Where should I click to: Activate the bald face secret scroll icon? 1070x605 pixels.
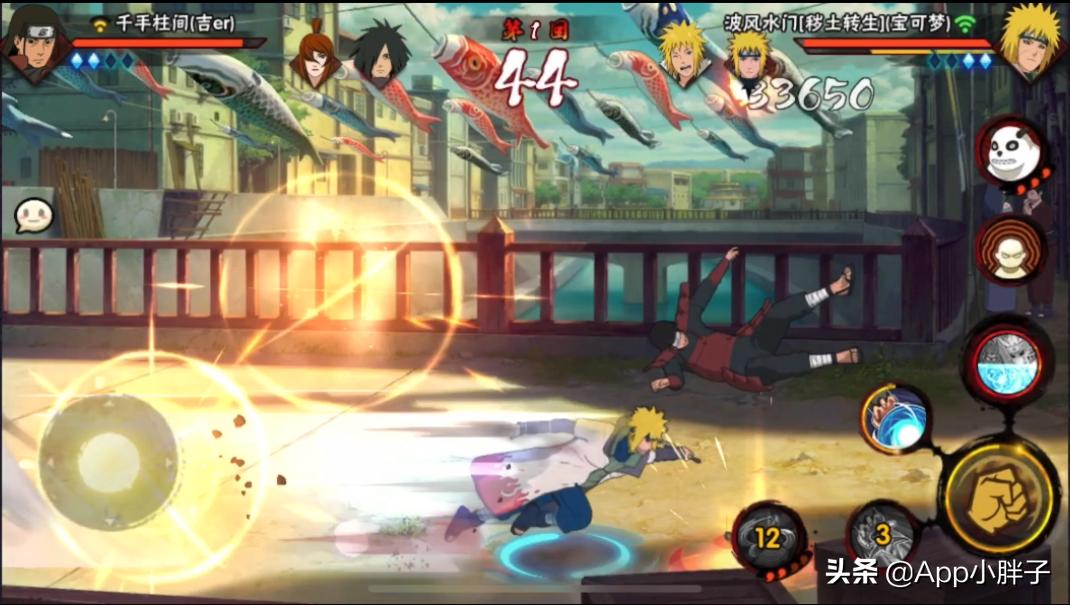point(1011,250)
